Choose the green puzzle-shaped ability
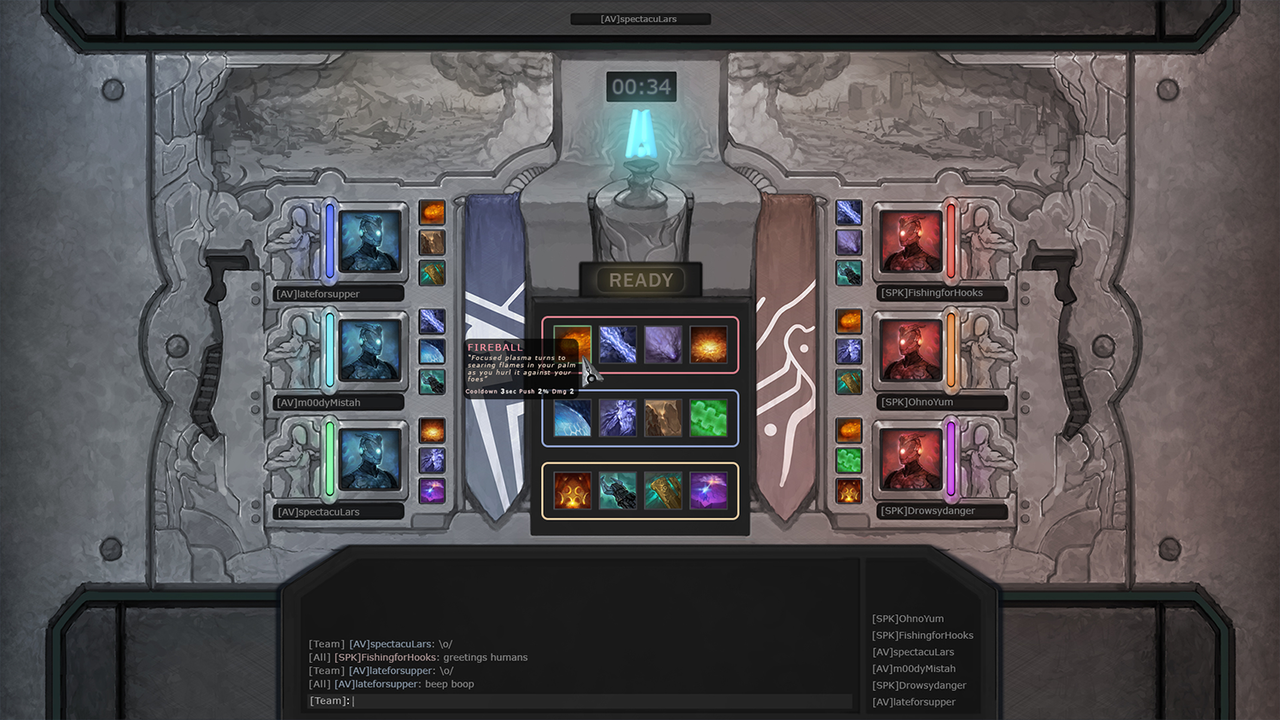The height and width of the screenshot is (720, 1280). (709, 418)
